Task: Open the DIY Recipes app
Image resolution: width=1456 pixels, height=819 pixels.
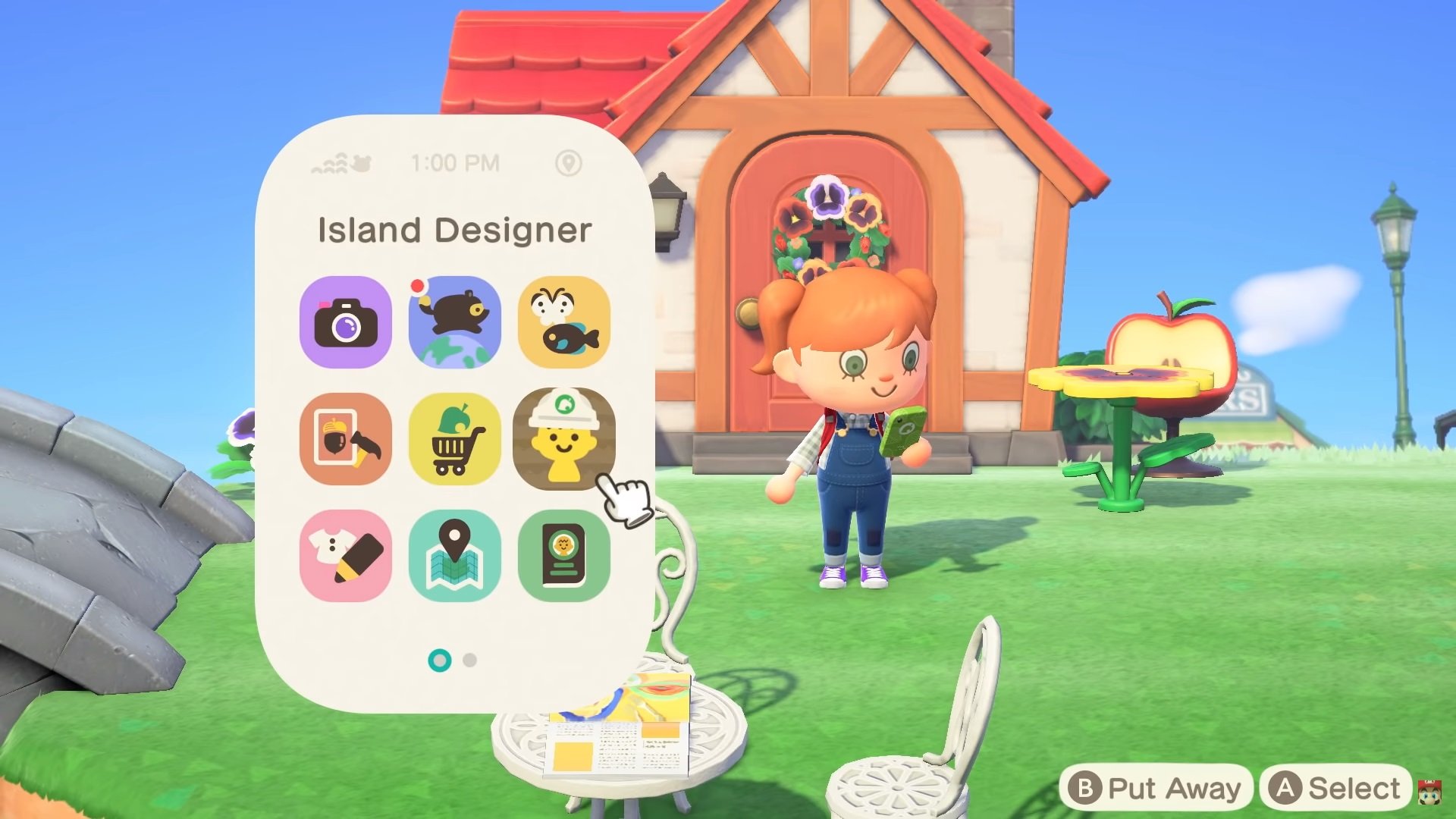Action: tap(346, 438)
